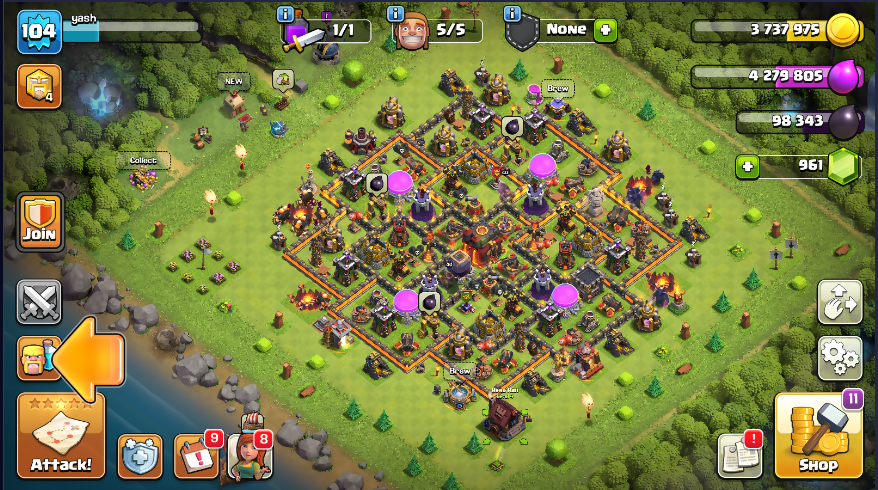Open the army barbarian and potion icon
Viewport: 878px width, 490px height.
click(33, 358)
